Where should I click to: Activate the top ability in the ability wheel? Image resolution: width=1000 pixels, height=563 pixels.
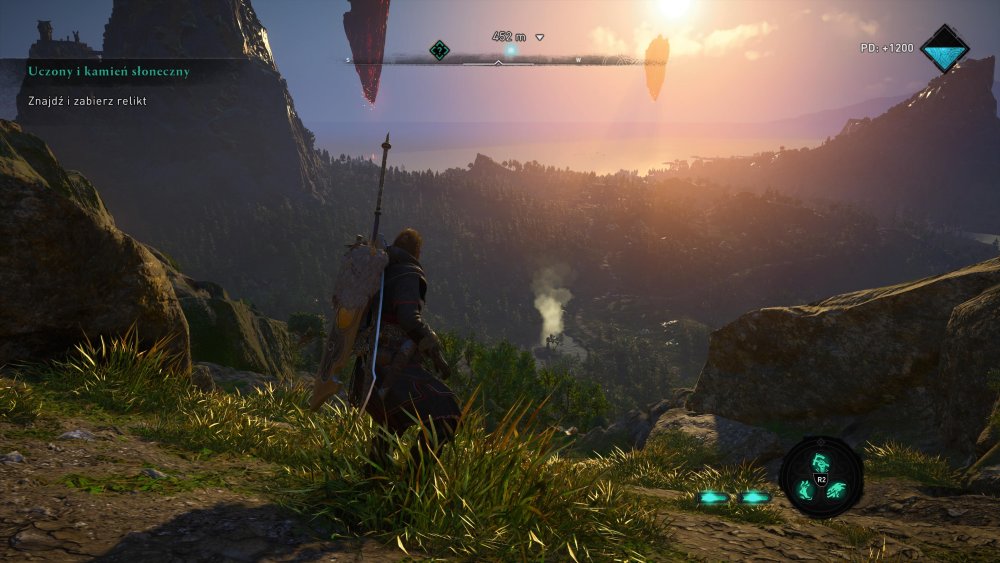820,462
